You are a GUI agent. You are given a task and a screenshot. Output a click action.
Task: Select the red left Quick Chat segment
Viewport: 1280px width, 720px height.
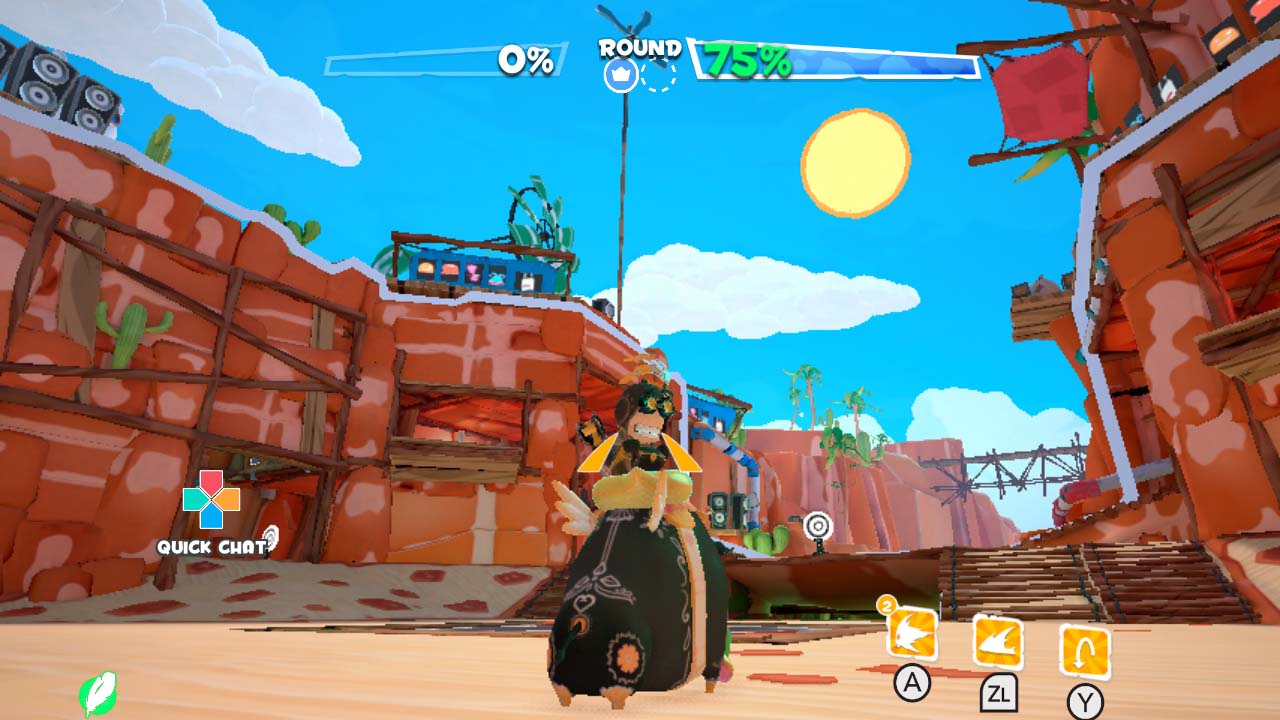[x=211, y=482]
